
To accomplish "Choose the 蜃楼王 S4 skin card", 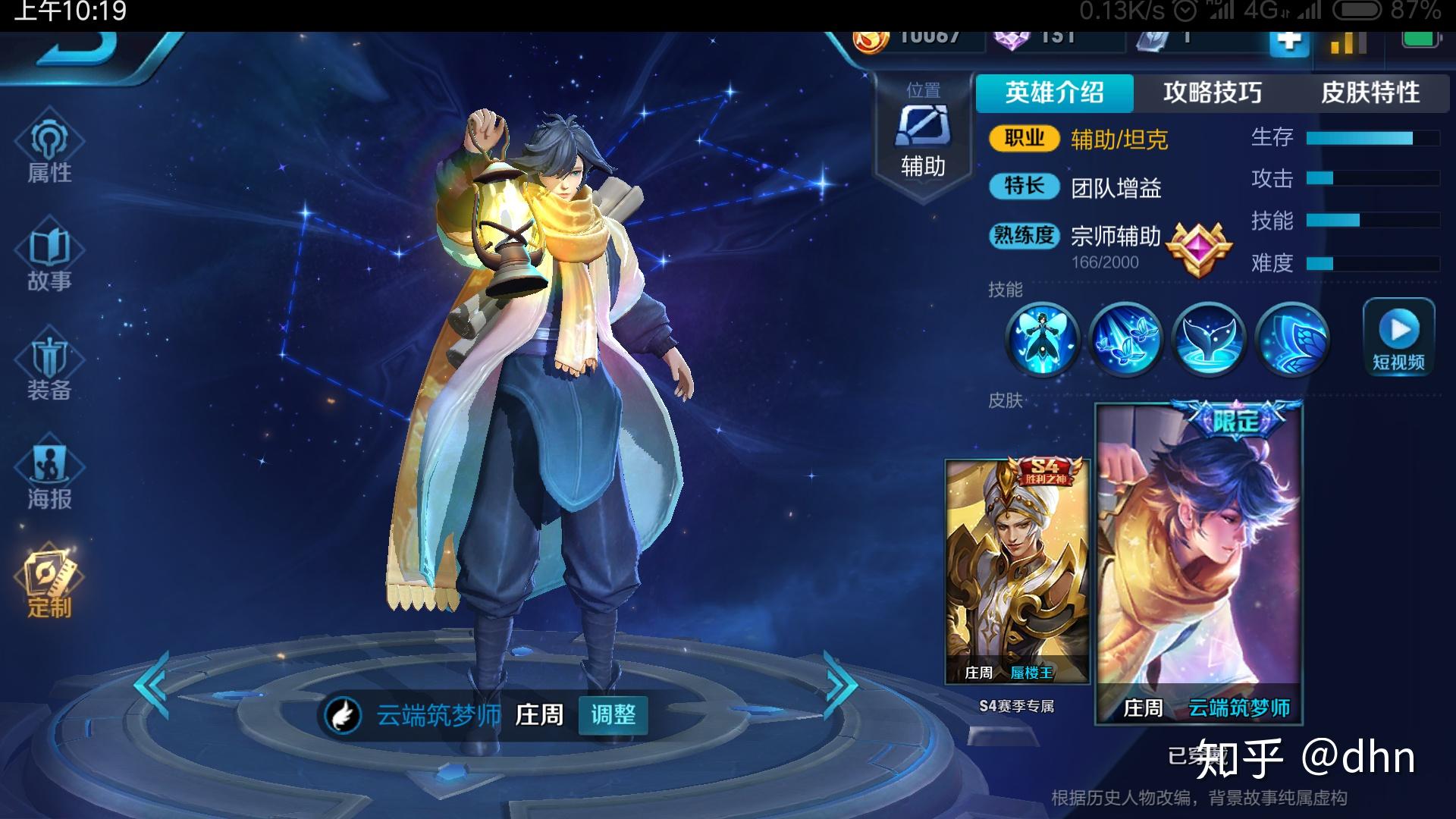I will click(1017, 573).
